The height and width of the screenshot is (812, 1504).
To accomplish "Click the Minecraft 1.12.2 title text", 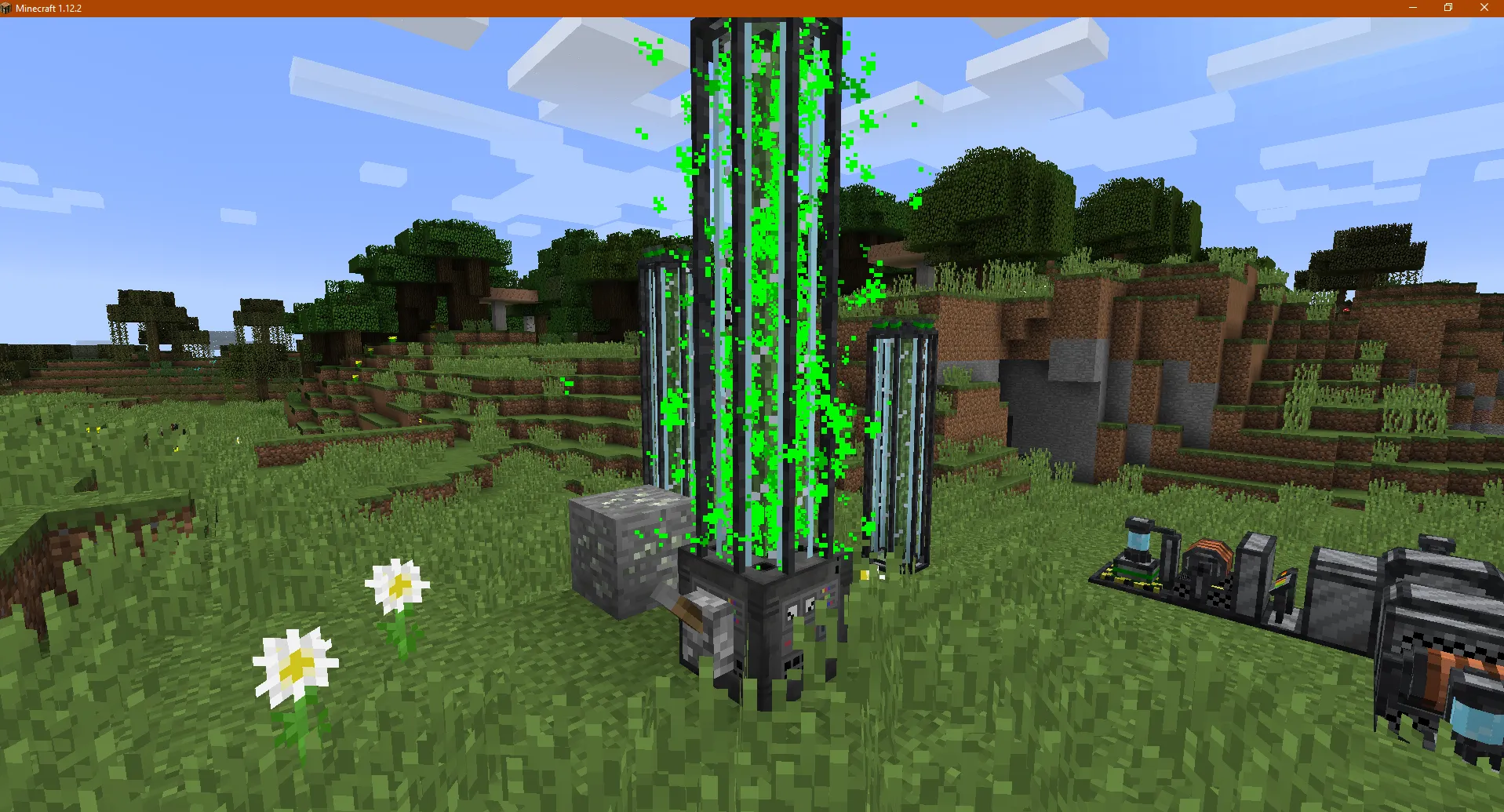I will point(47,8).
